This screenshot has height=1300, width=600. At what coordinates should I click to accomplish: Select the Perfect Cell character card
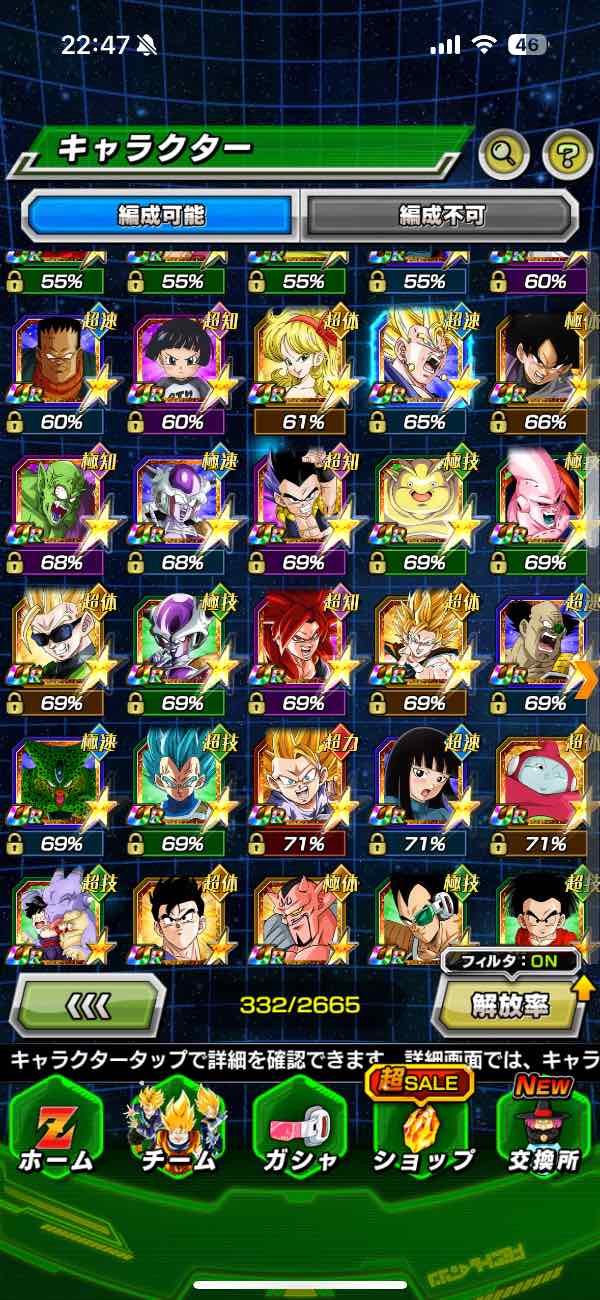[x=61, y=790]
